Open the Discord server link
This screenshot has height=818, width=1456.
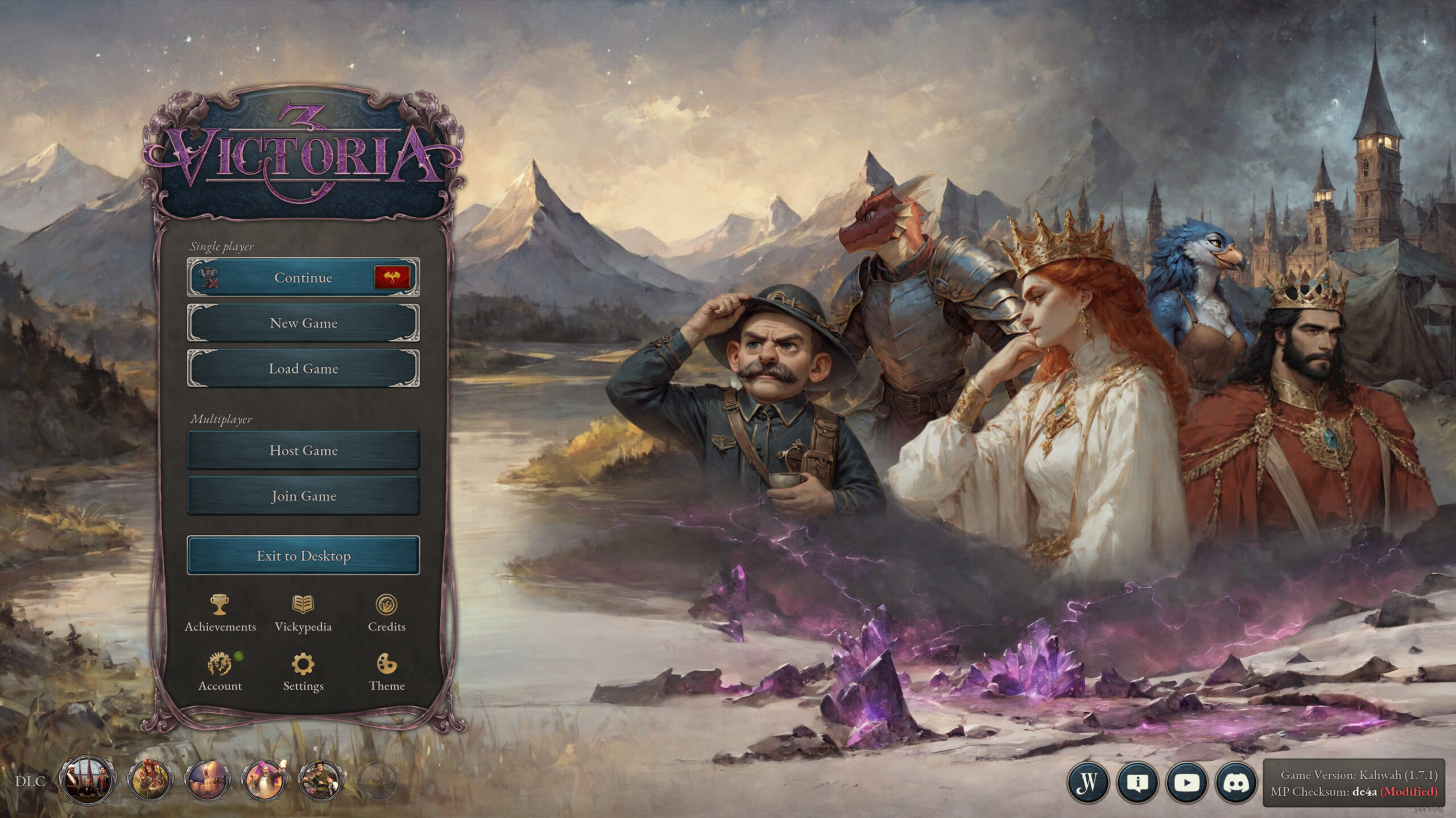click(x=1235, y=782)
